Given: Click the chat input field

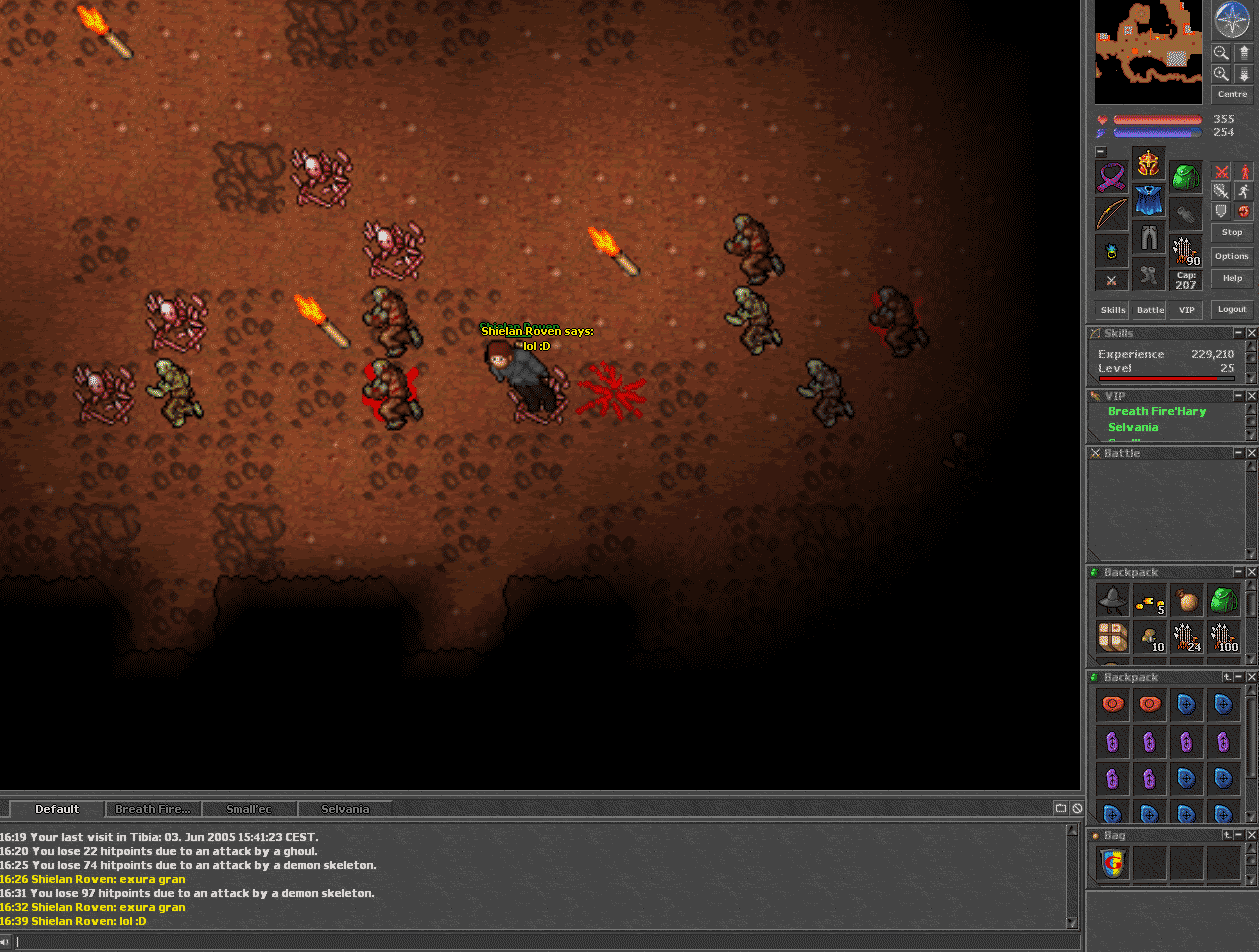Looking at the screenshot, I should click(540, 941).
